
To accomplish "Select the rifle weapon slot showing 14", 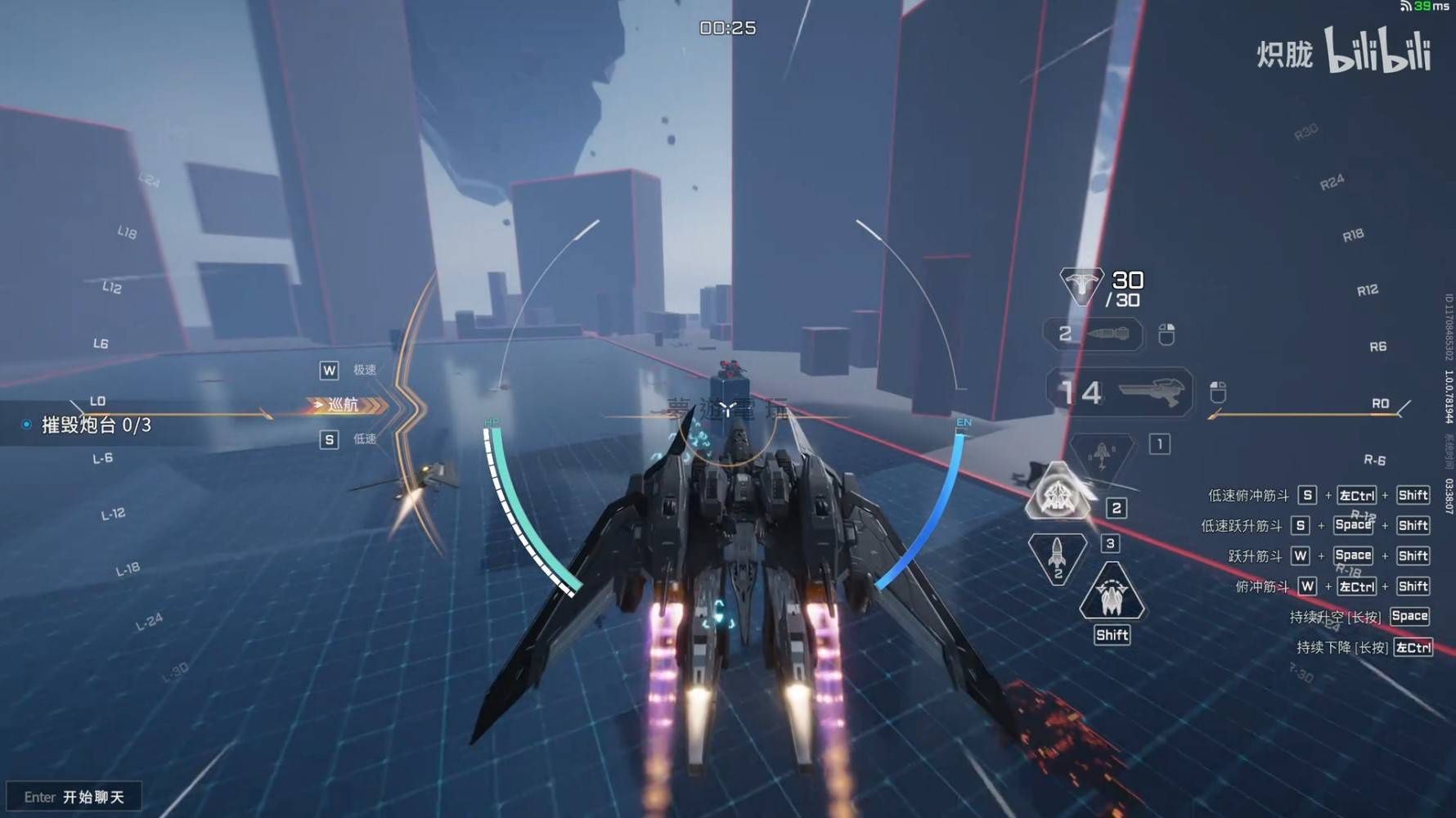I will click(x=1120, y=392).
